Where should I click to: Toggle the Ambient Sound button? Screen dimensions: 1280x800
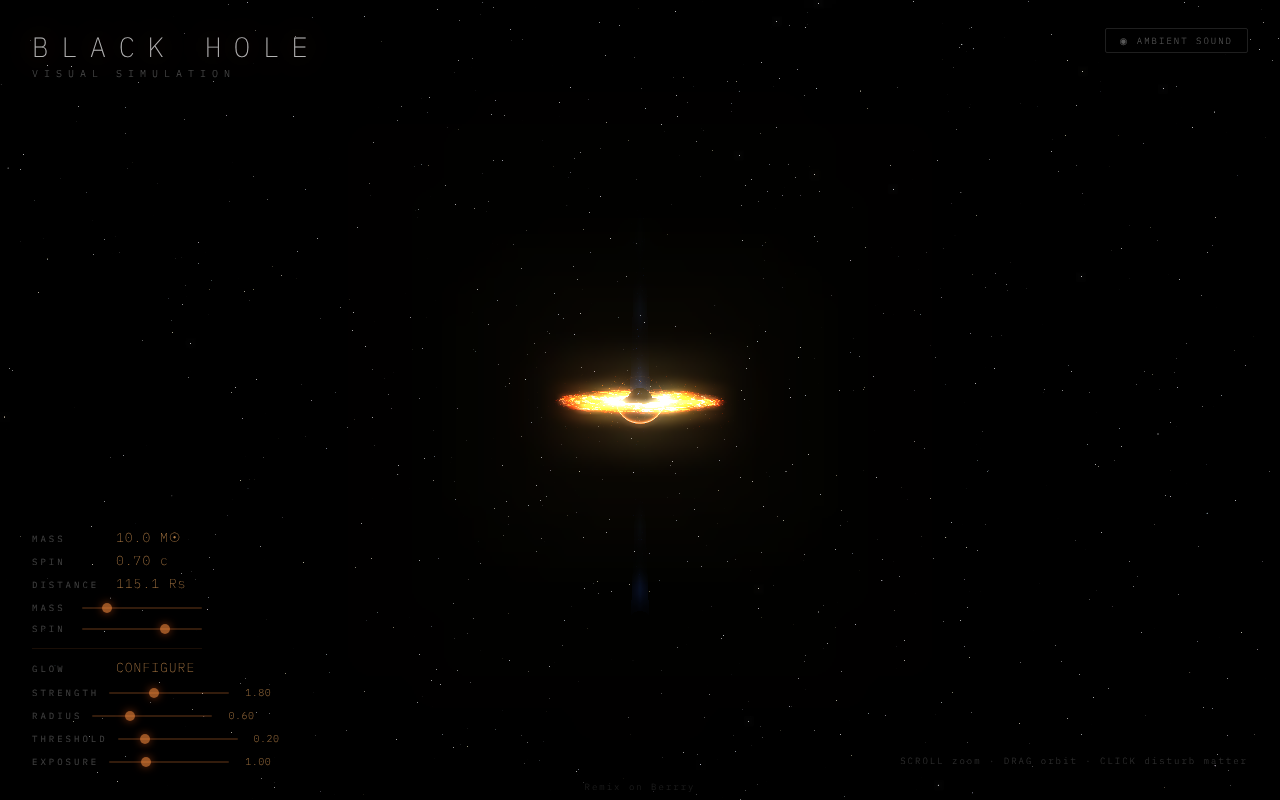pyautogui.click(x=1176, y=40)
